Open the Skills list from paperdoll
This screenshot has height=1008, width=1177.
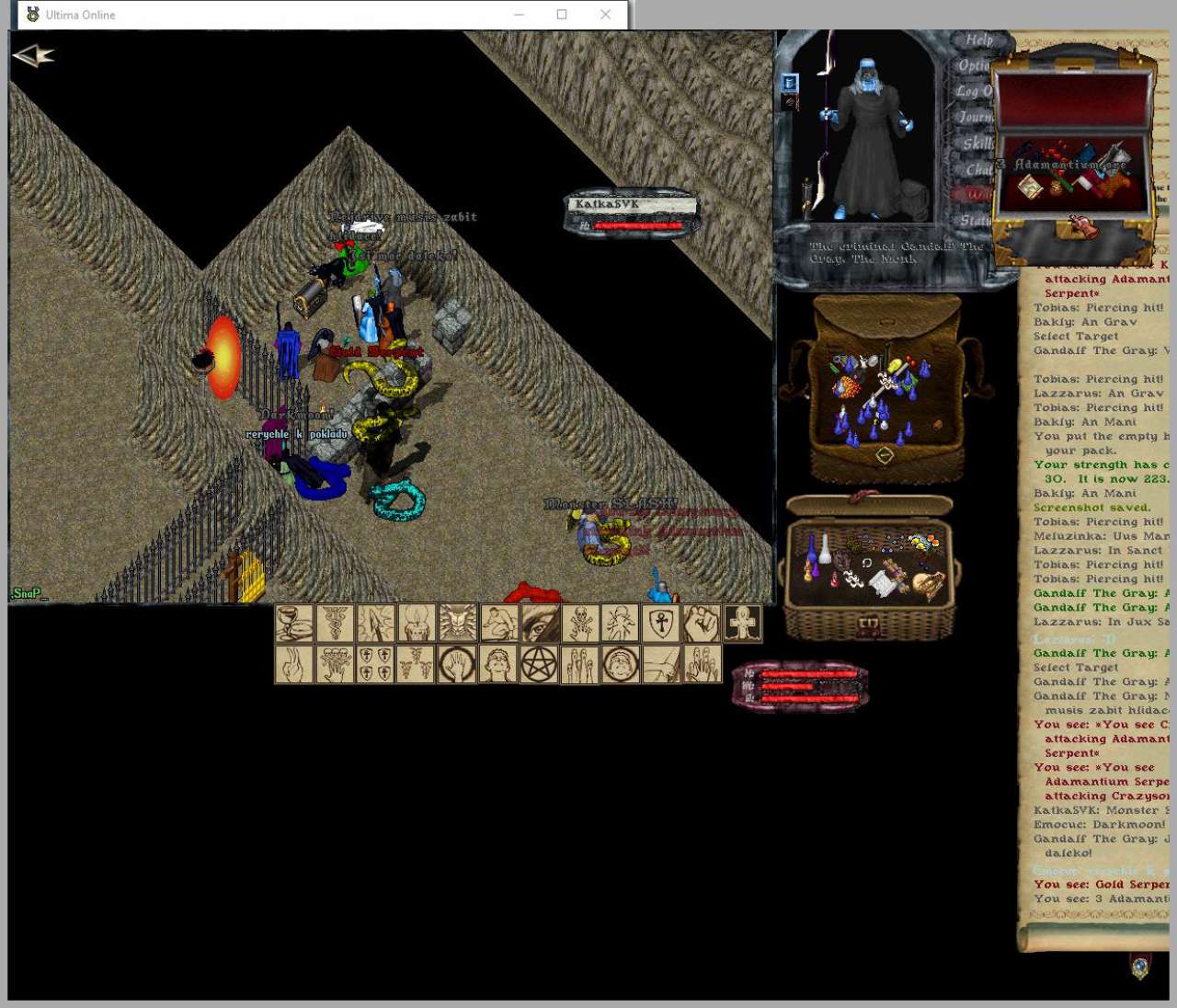point(977,143)
